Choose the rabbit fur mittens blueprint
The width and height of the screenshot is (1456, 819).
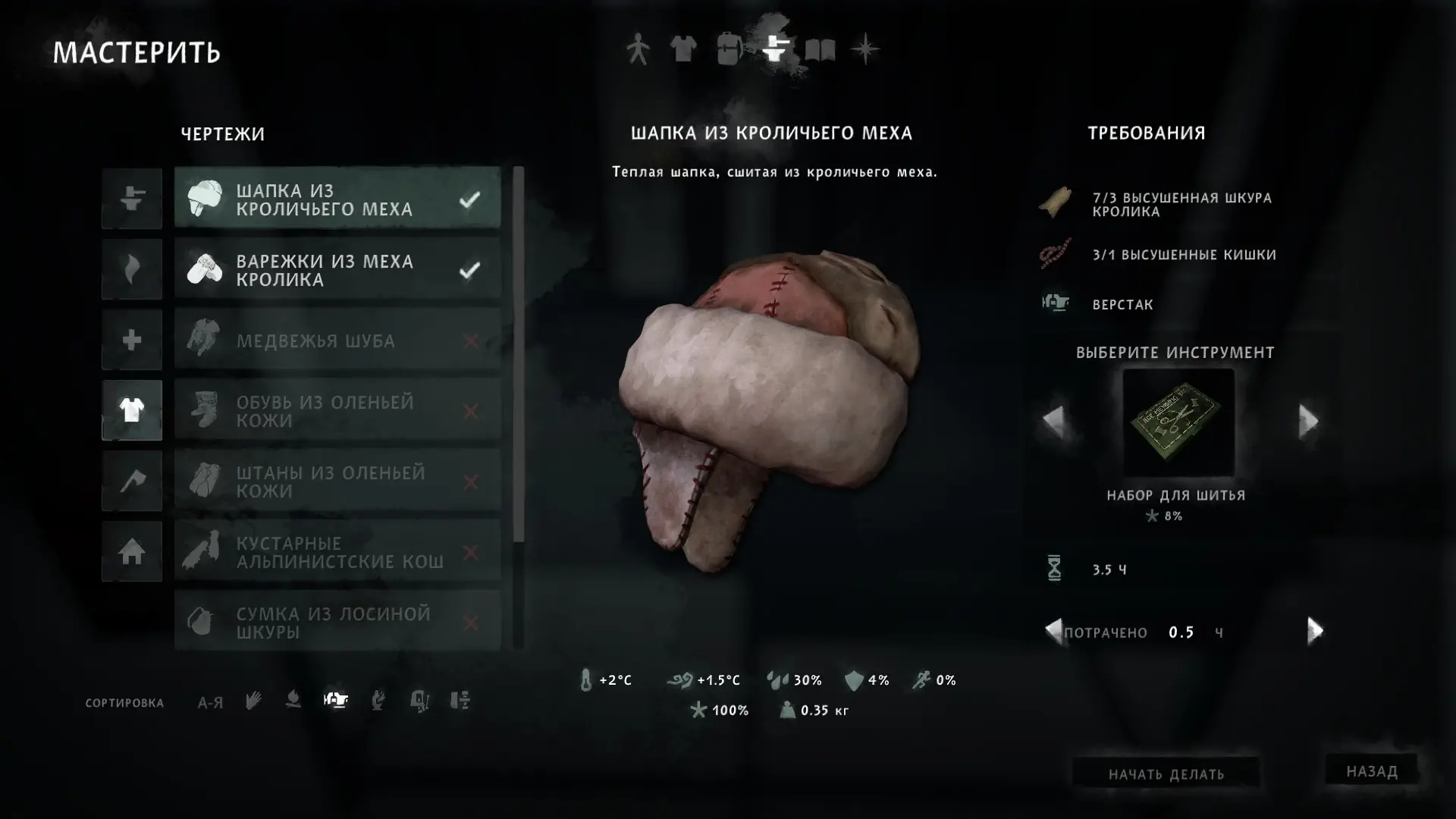[x=337, y=269]
